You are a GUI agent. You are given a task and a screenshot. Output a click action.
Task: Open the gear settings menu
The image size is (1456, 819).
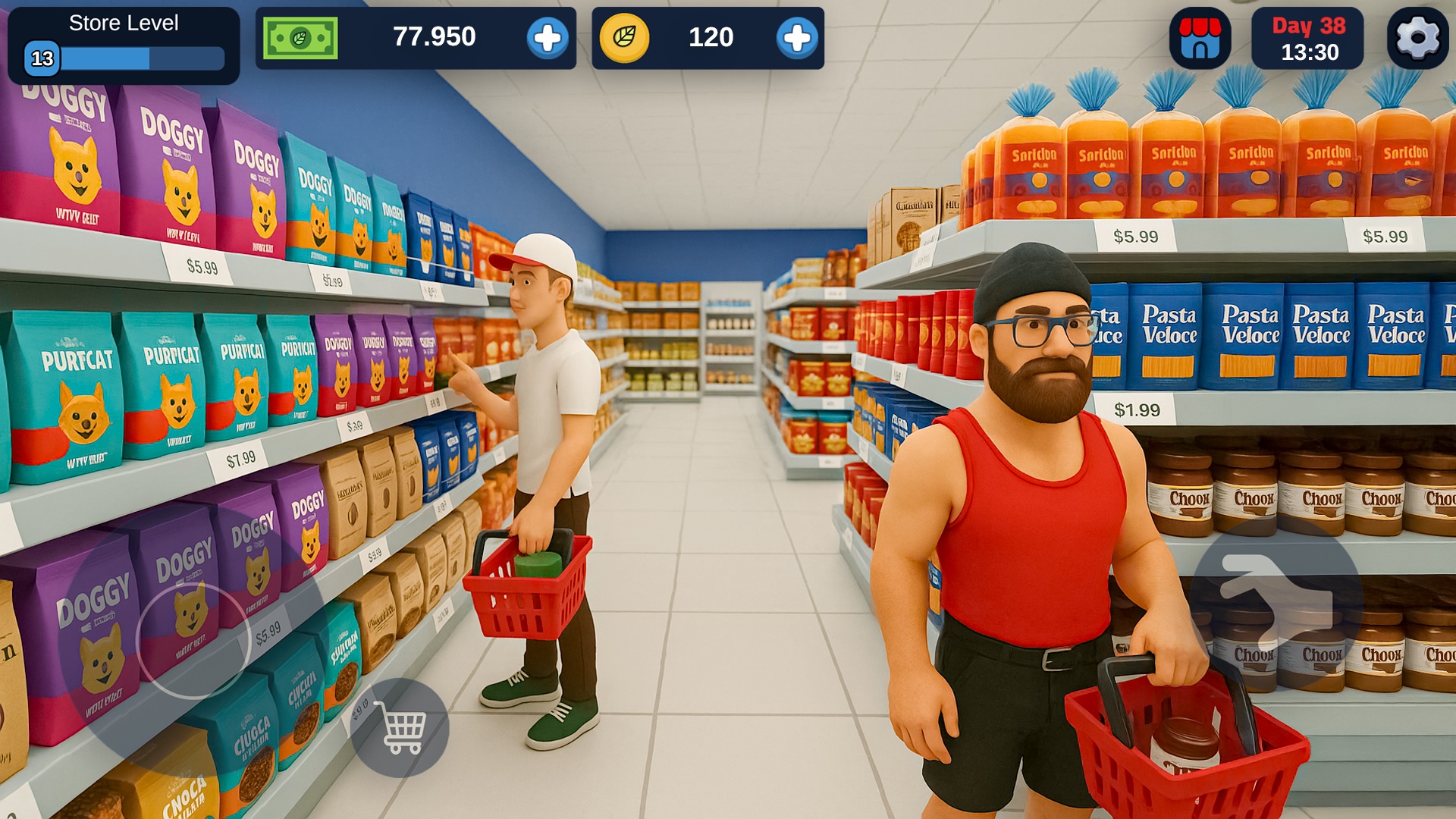[x=1417, y=39]
